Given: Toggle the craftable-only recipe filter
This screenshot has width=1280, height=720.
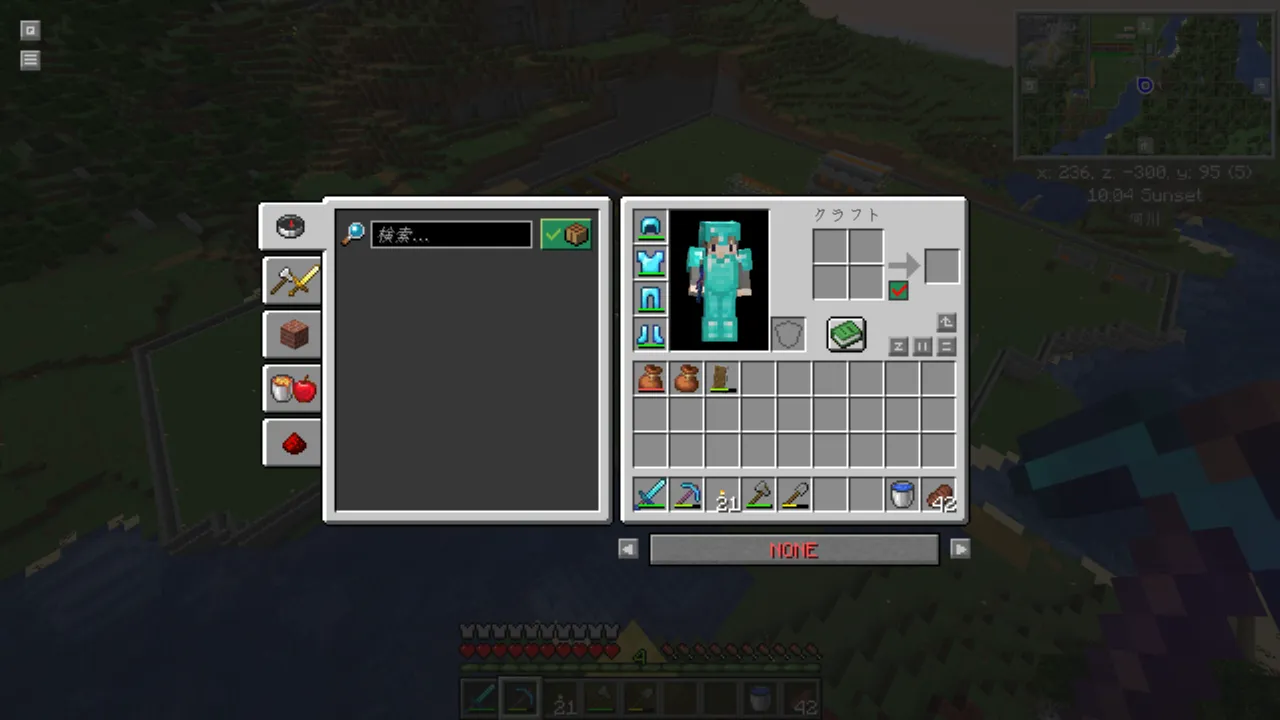Looking at the screenshot, I should (x=566, y=235).
